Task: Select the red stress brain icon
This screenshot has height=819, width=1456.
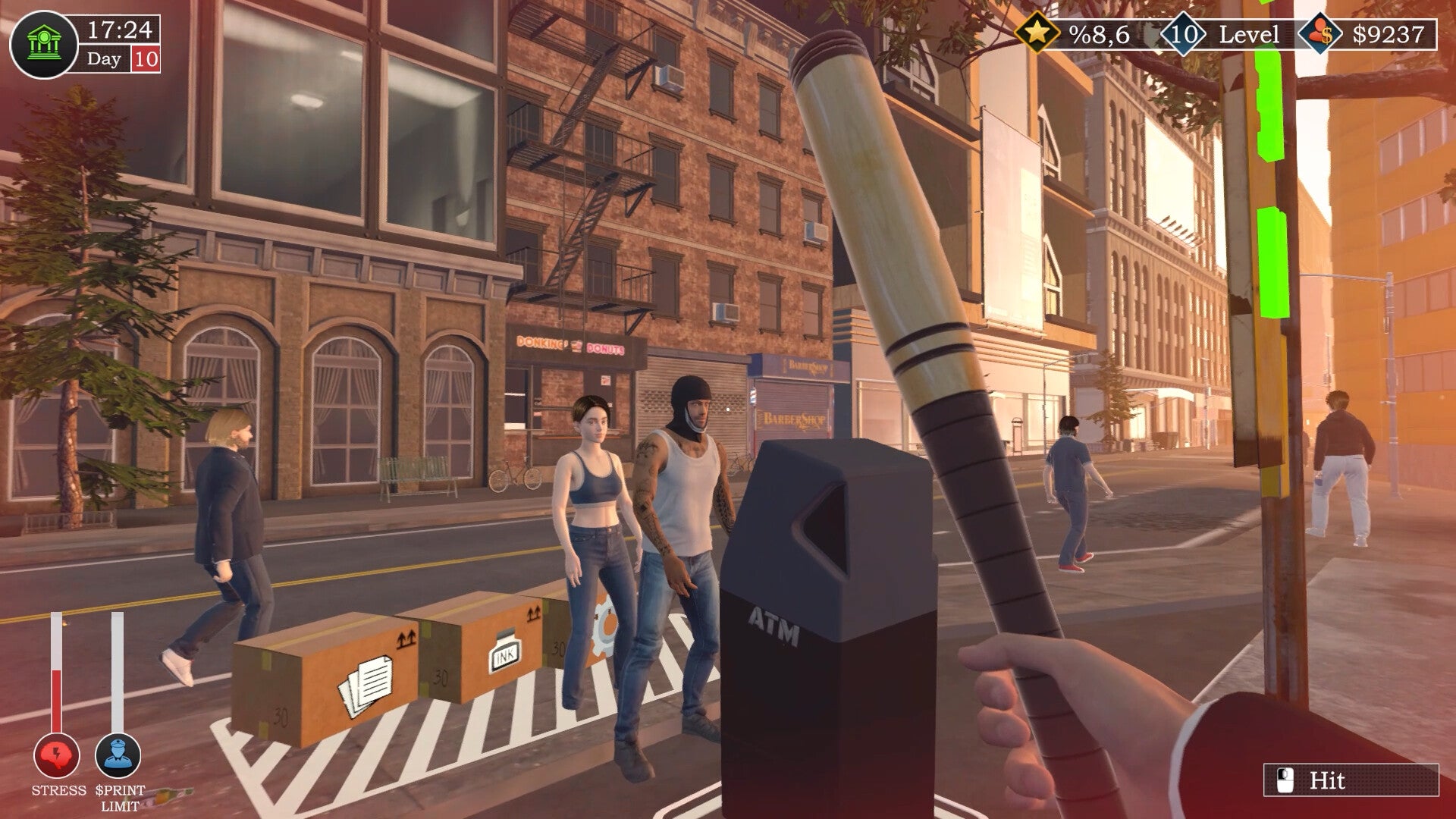Action: tap(57, 756)
